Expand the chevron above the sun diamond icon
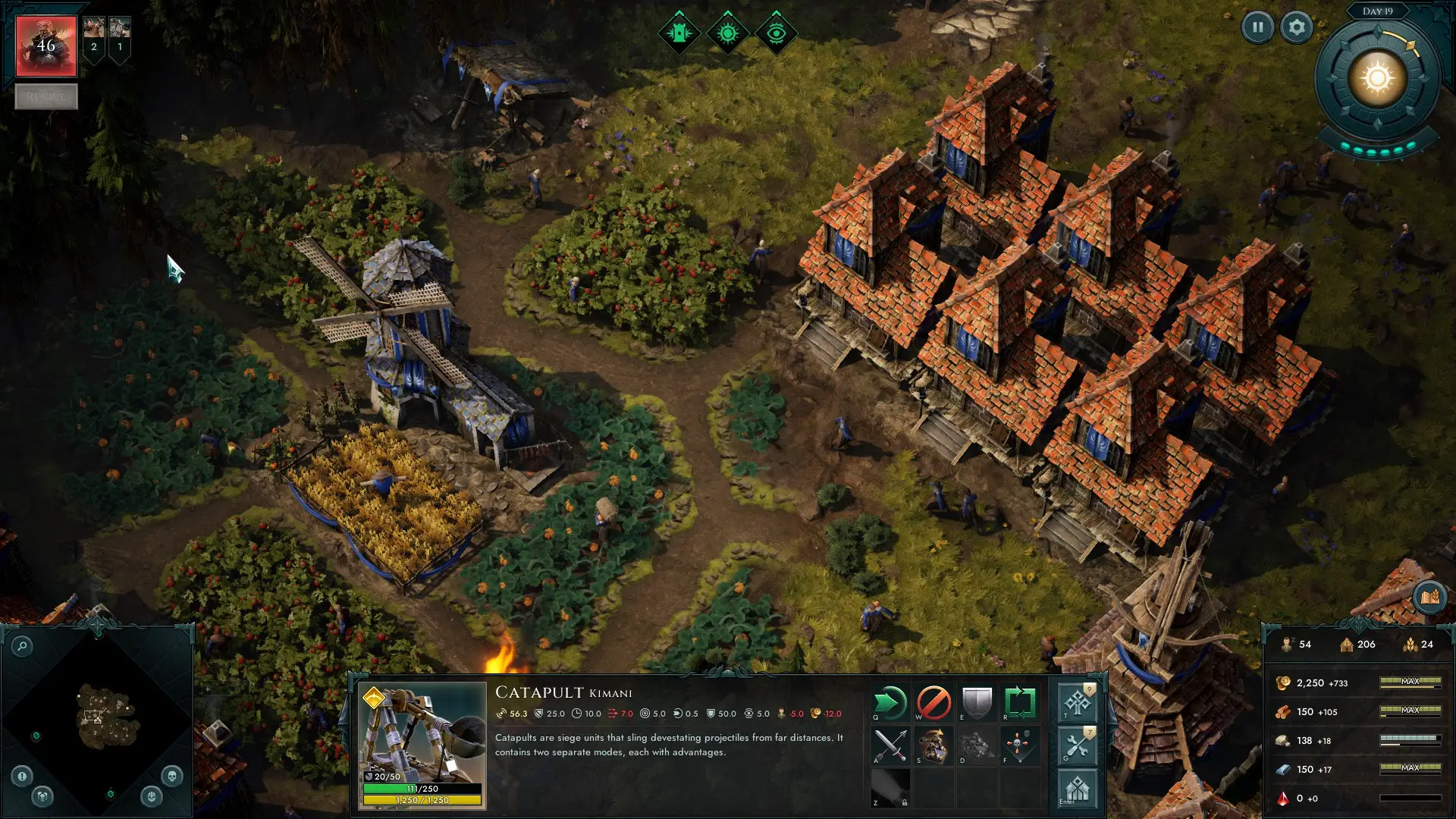The image size is (1456, 819). click(x=726, y=13)
